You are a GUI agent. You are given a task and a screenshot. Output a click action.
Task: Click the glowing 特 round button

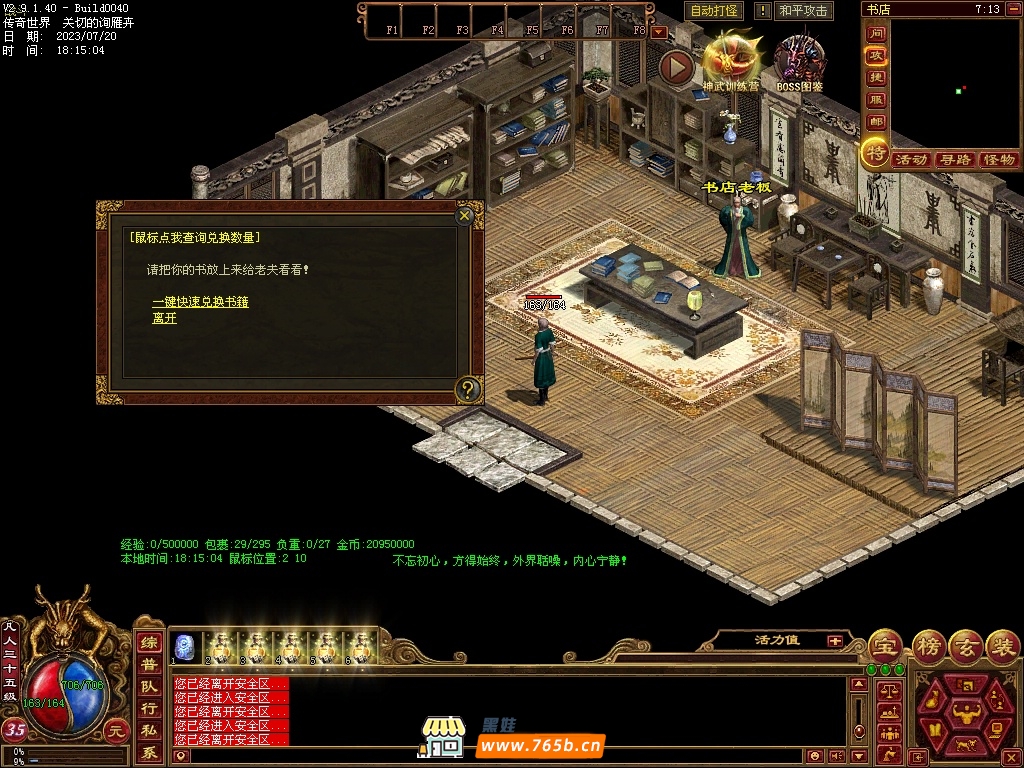(876, 153)
